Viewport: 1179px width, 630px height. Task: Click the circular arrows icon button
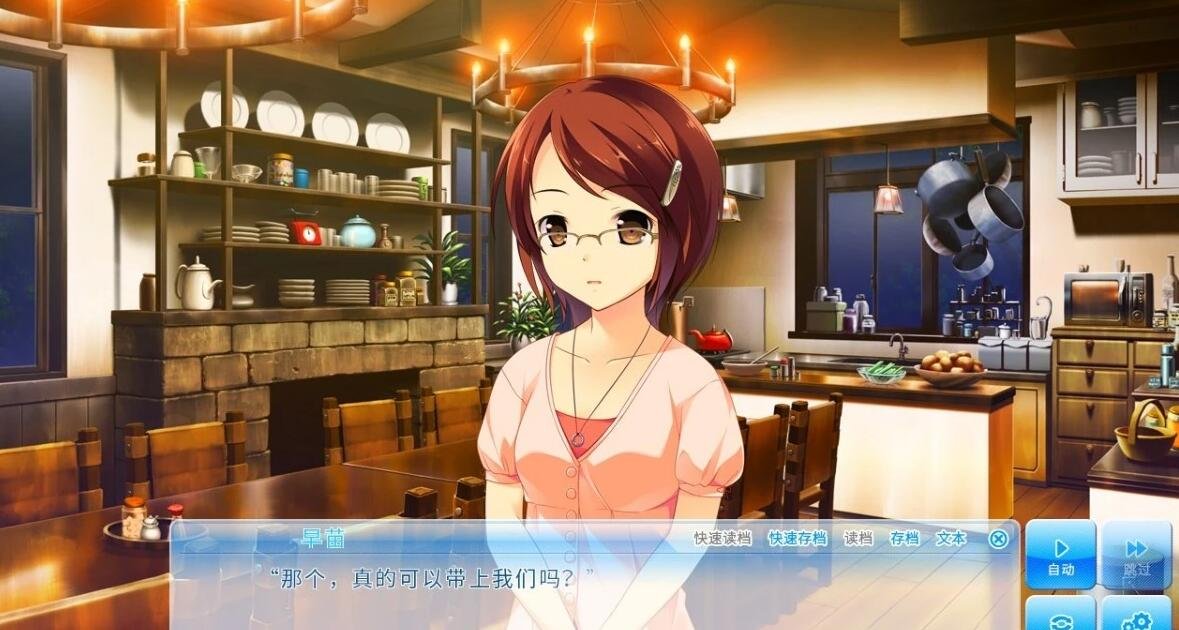pyautogui.click(x=1060, y=618)
